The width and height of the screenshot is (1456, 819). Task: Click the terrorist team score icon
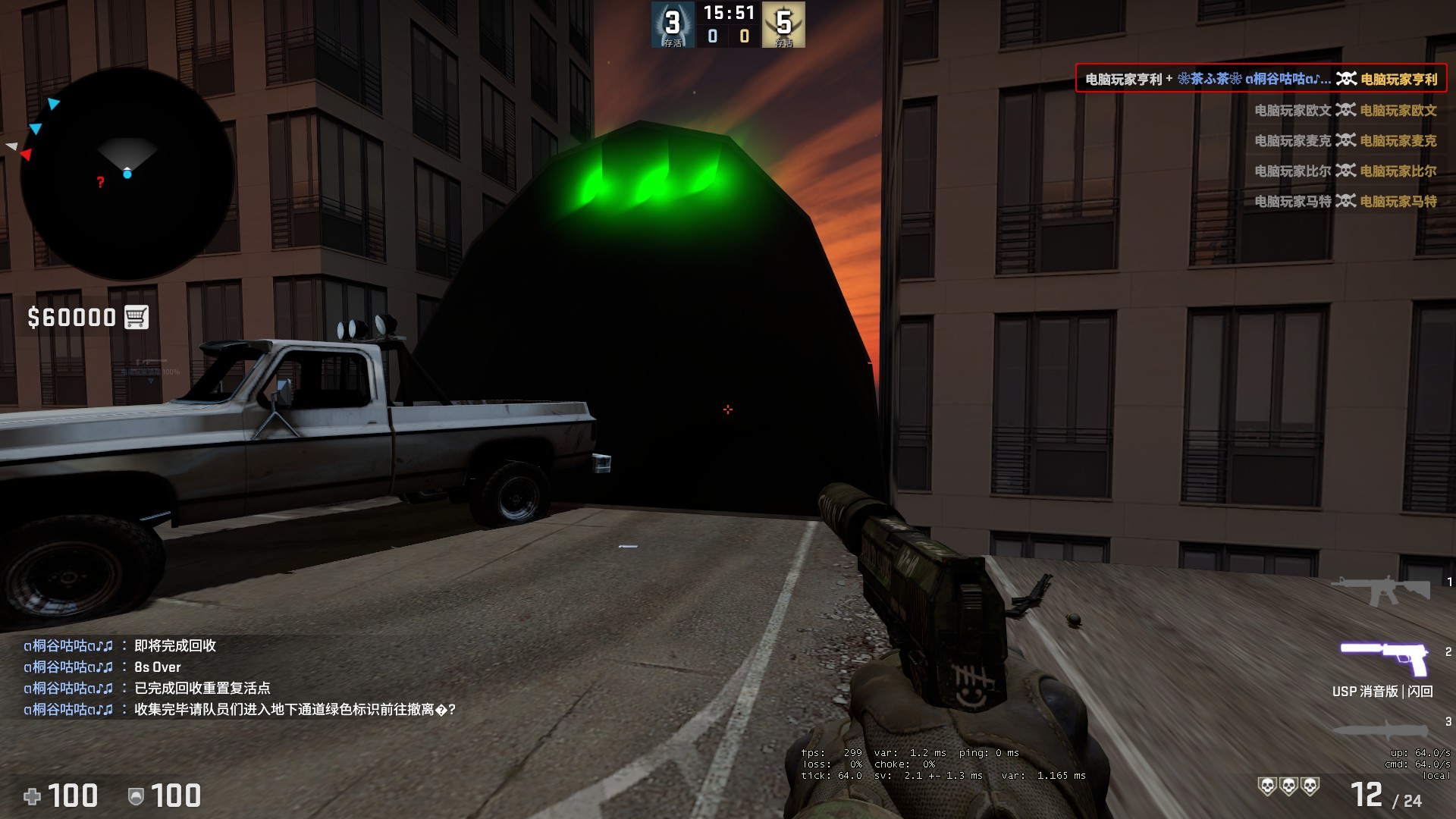pos(784,24)
